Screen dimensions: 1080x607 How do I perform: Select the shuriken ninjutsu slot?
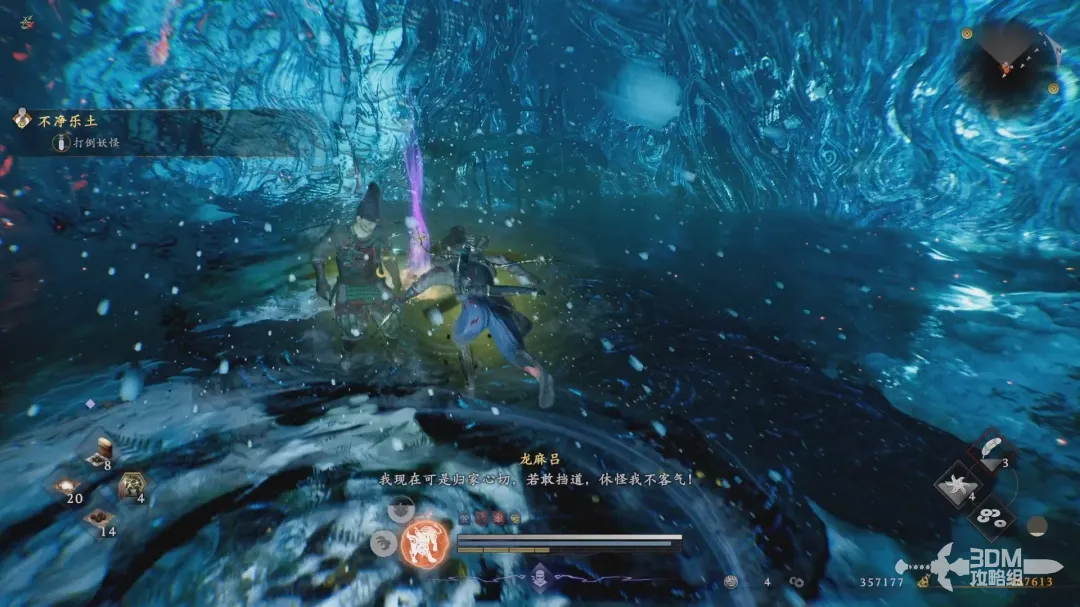pyautogui.click(x=956, y=484)
